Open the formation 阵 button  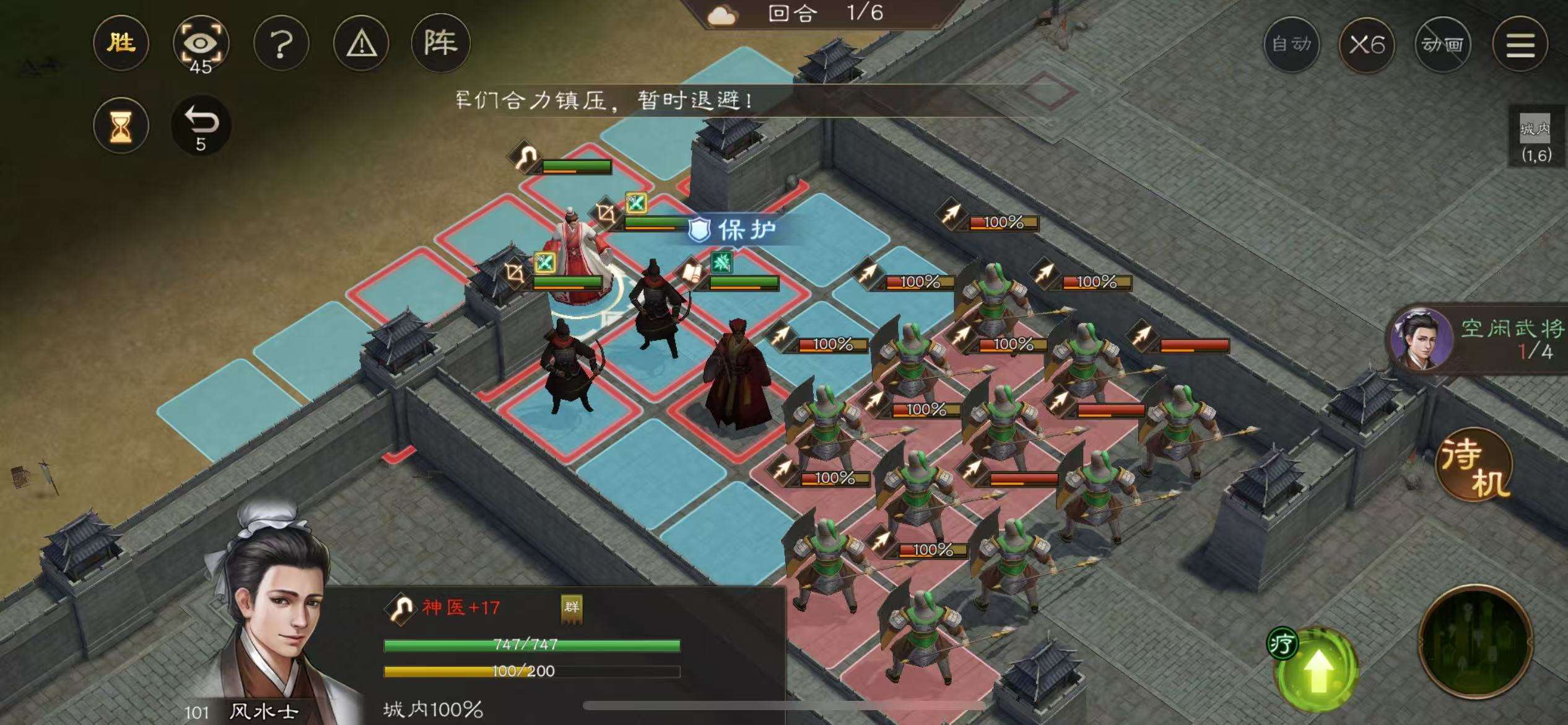pyautogui.click(x=440, y=43)
